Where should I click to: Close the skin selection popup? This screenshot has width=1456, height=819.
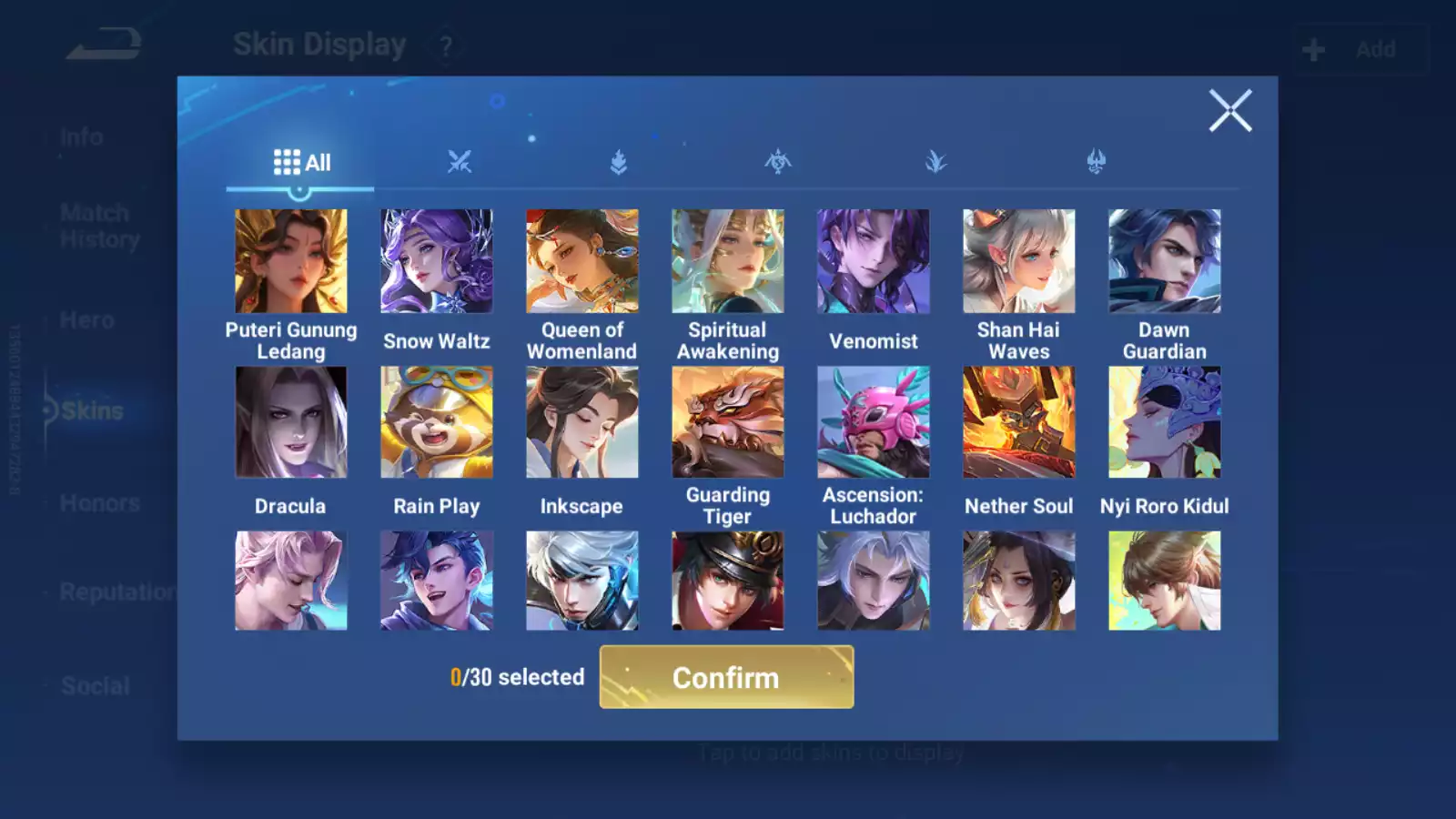(x=1230, y=111)
